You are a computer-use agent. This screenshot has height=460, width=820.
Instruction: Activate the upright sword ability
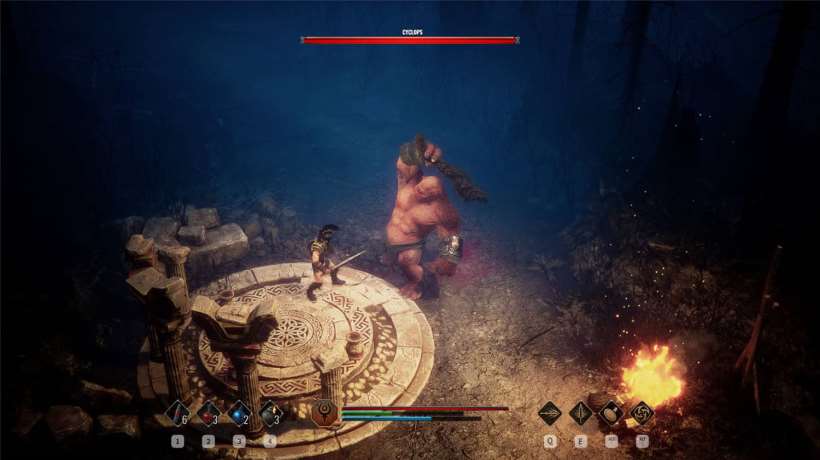581,413
